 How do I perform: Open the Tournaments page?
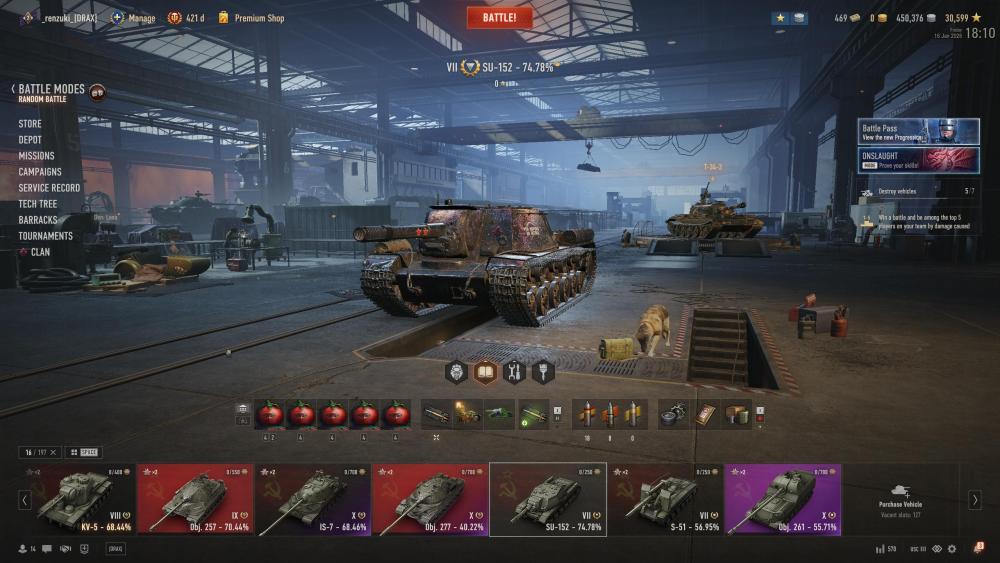point(45,236)
